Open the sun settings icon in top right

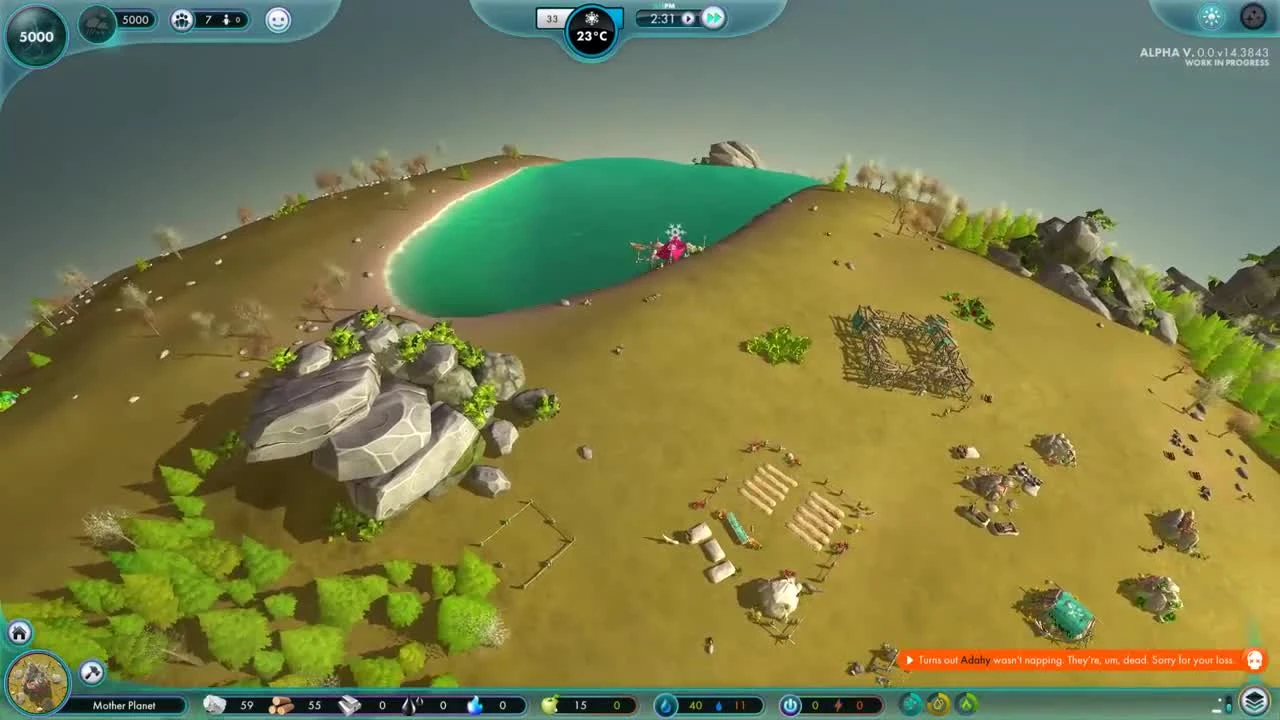click(1209, 17)
